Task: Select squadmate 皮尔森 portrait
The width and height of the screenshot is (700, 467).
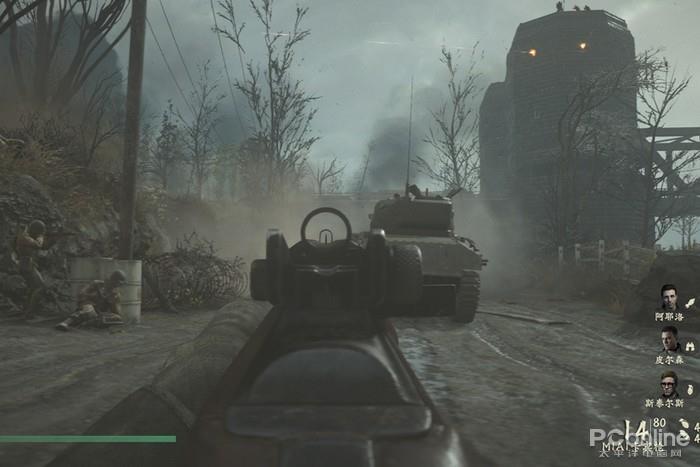Action: (x=669, y=340)
